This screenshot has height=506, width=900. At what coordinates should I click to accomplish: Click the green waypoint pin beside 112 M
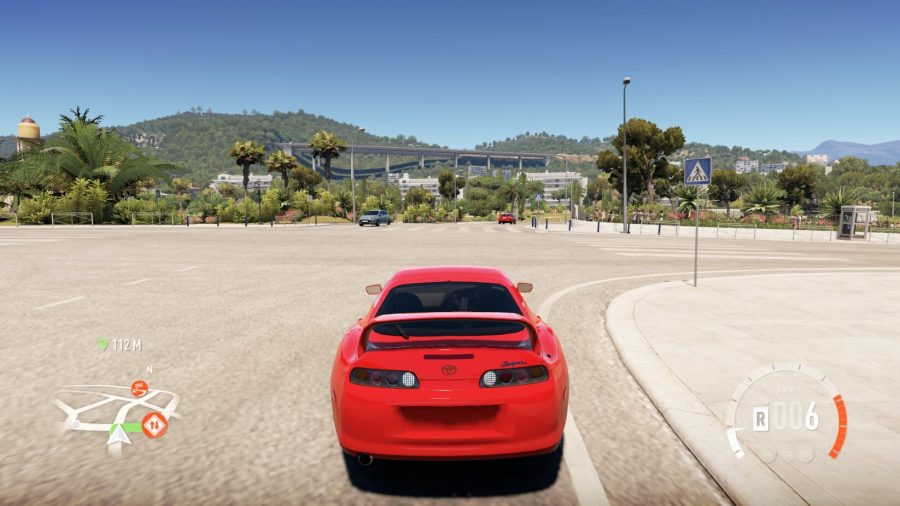[103, 344]
